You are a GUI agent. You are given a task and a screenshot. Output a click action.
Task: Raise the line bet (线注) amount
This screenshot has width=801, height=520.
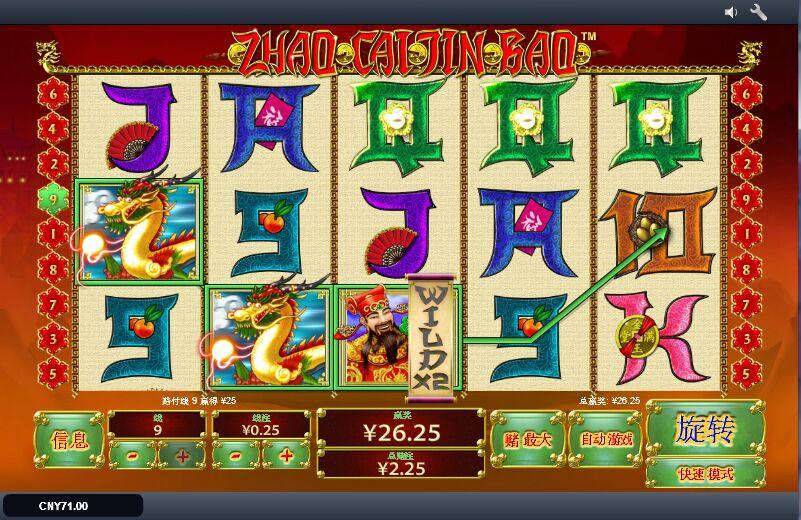point(287,456)
